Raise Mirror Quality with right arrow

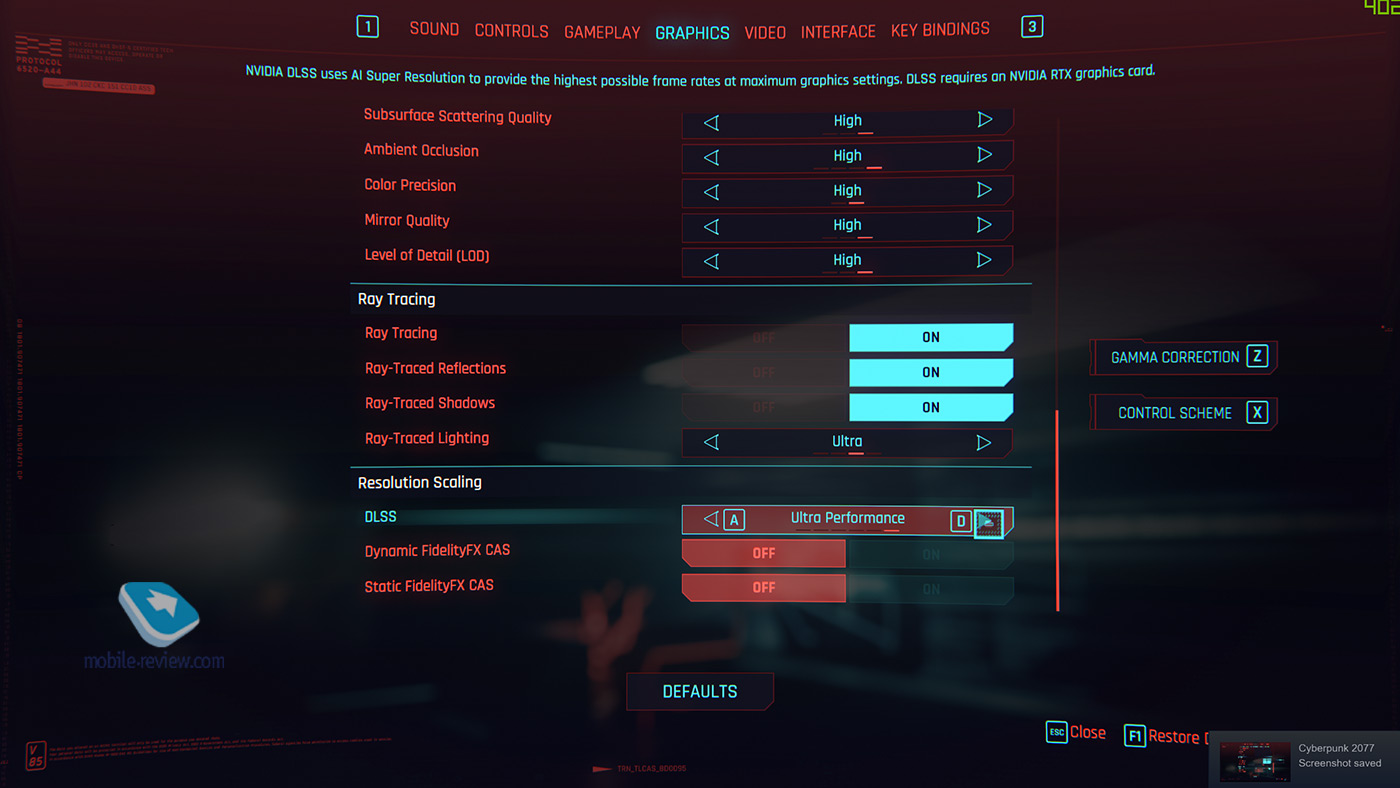click(x=984, y=225)
